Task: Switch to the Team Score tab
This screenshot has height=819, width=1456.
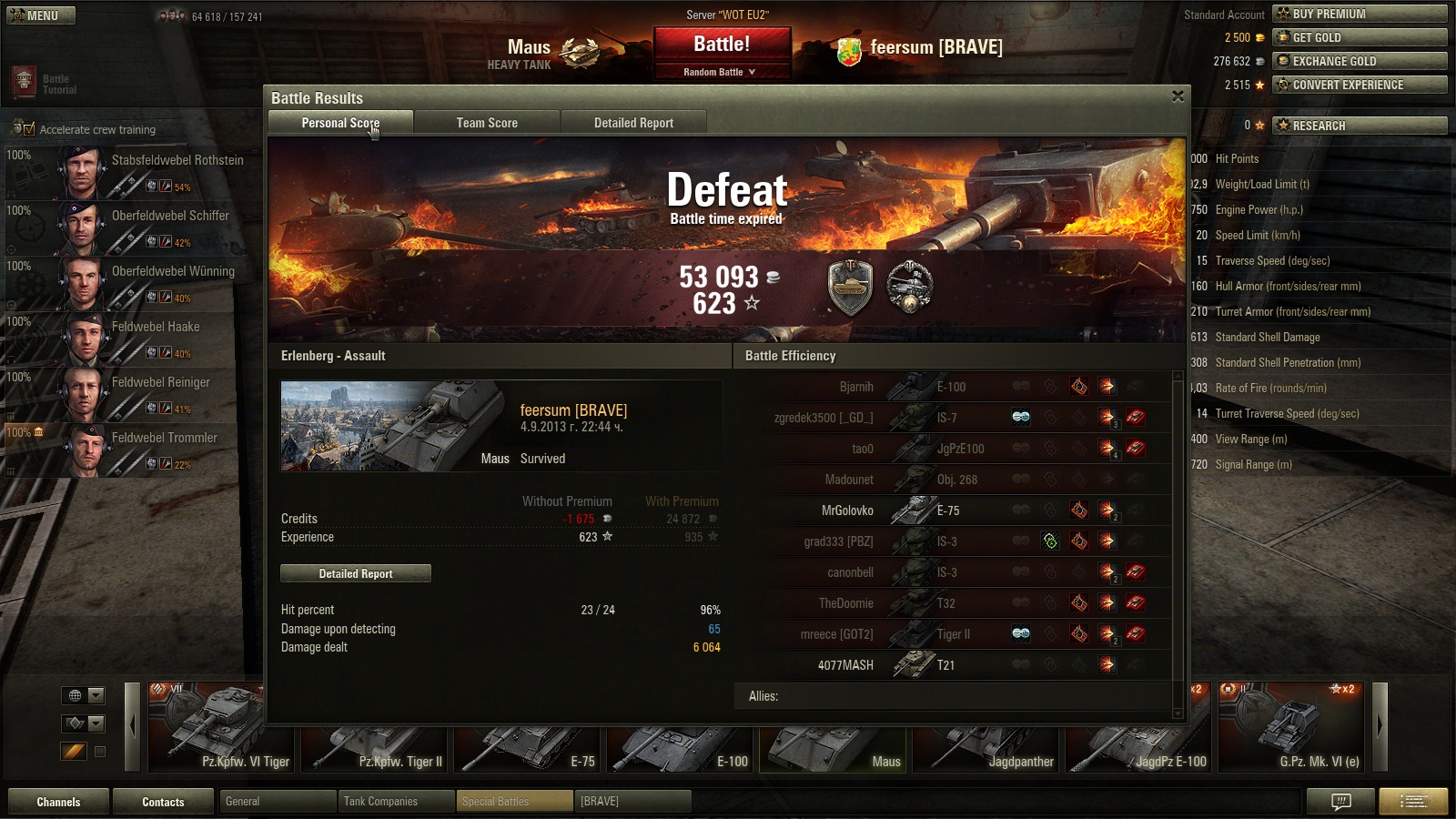Action: click(487, 123)
